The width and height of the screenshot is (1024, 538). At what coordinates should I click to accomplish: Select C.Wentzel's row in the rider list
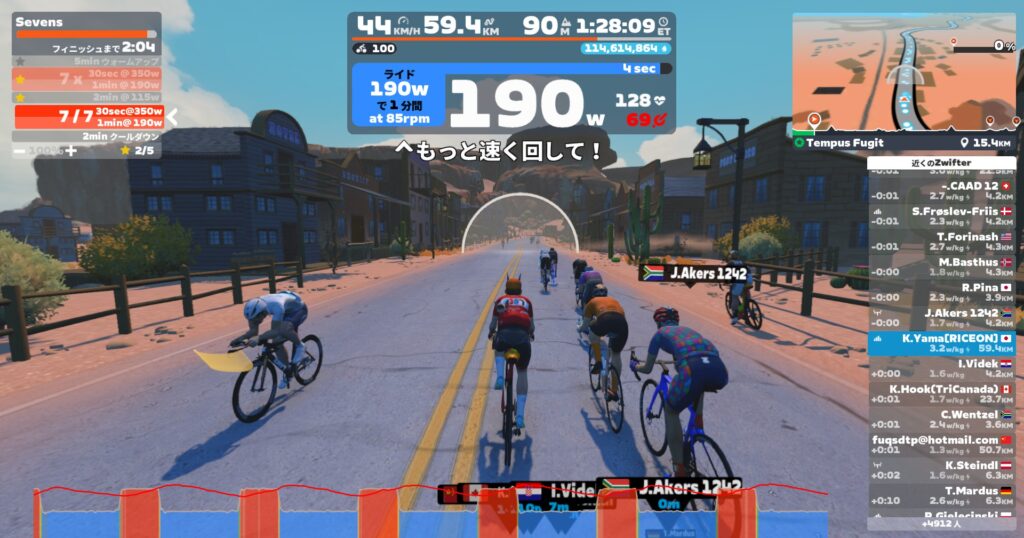coord(941,418)
